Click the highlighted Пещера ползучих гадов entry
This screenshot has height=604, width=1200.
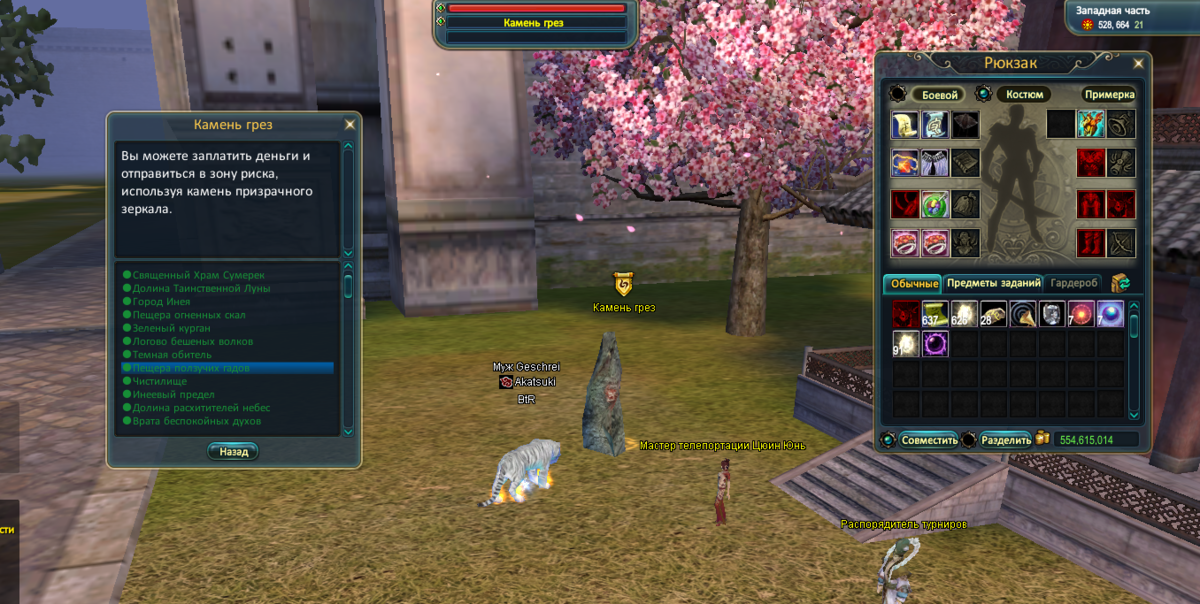click(x=190, y=368)
